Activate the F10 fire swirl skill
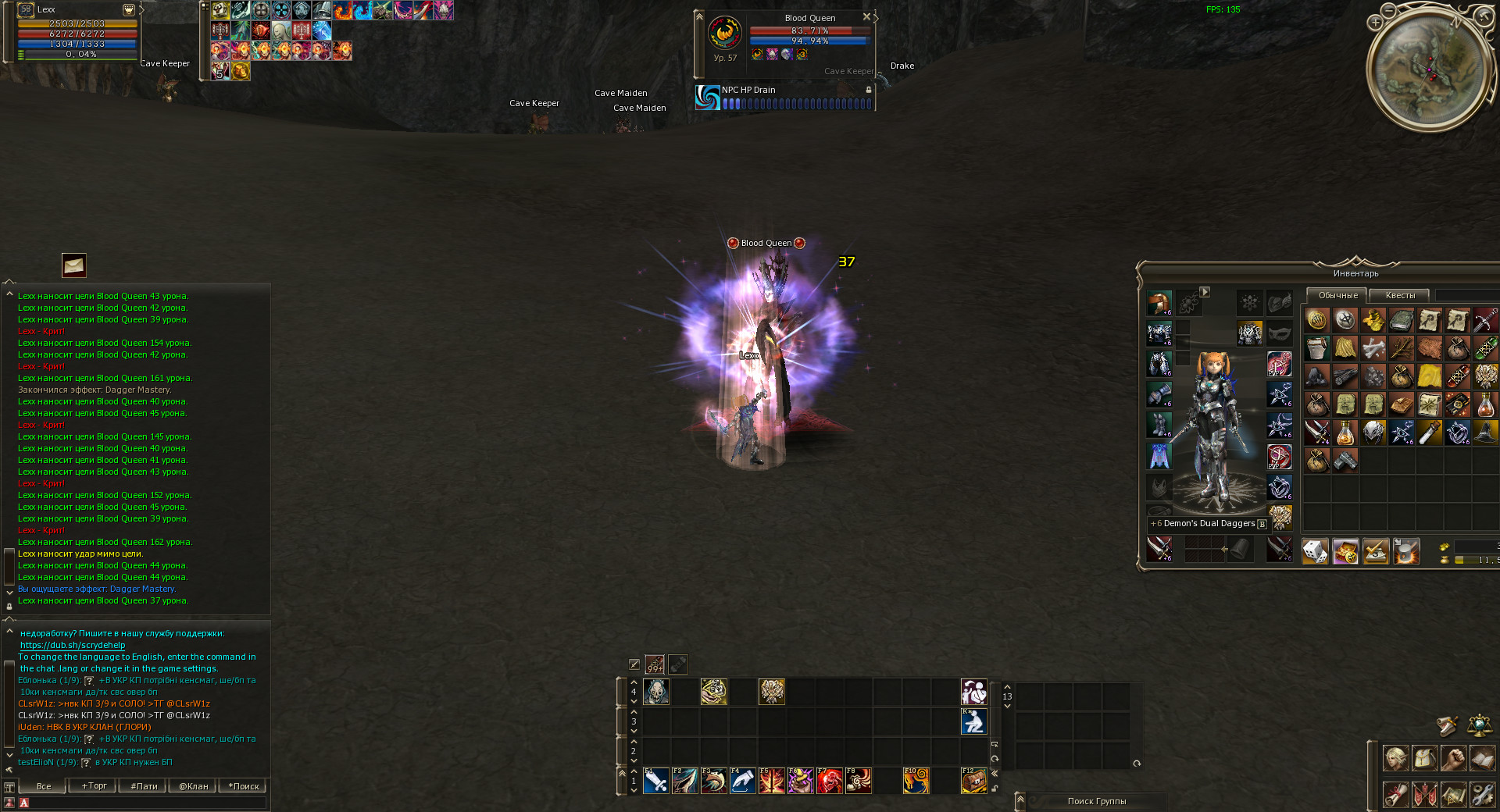The height and width of the screenshot is (812, 1500). click(916, 780)
